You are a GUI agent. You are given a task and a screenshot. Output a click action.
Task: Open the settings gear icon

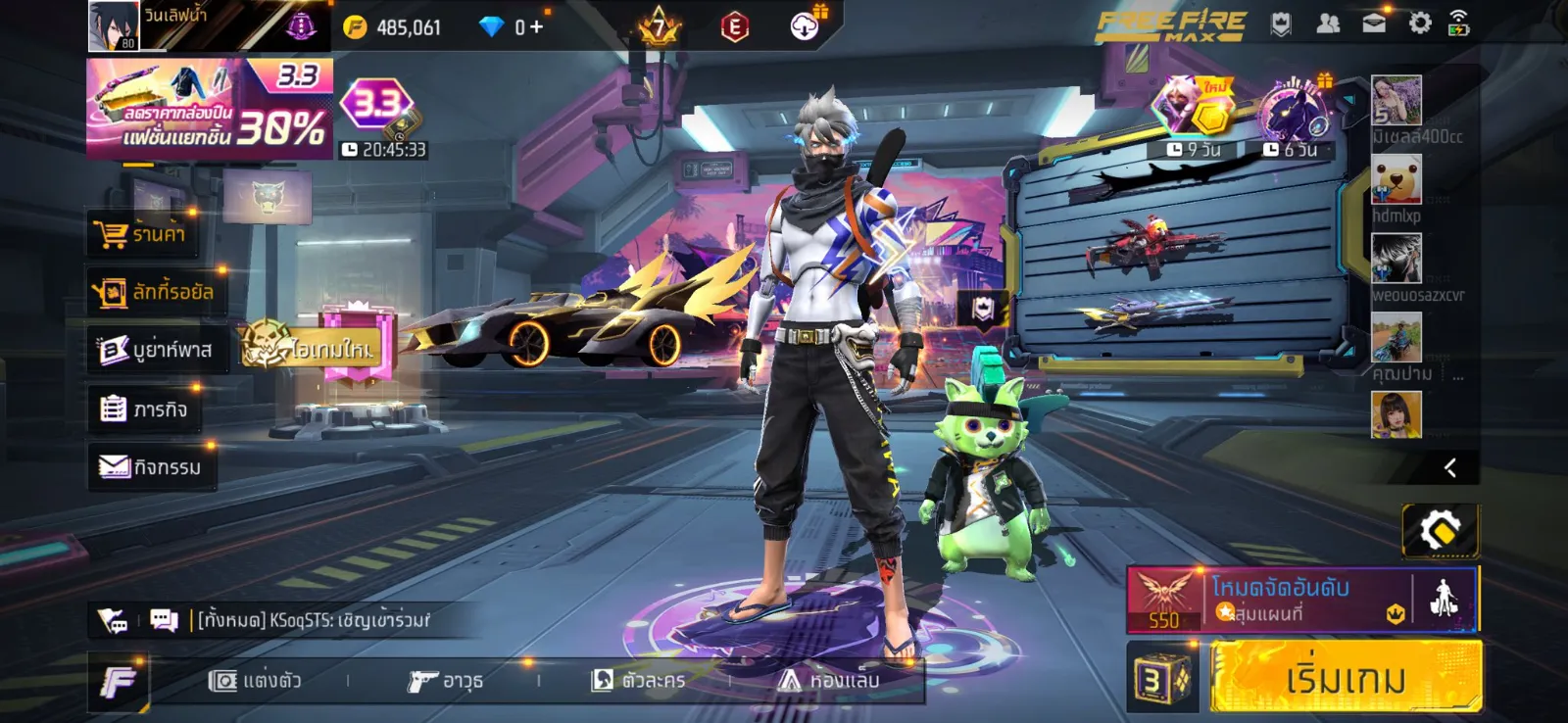coord(1419,24)
